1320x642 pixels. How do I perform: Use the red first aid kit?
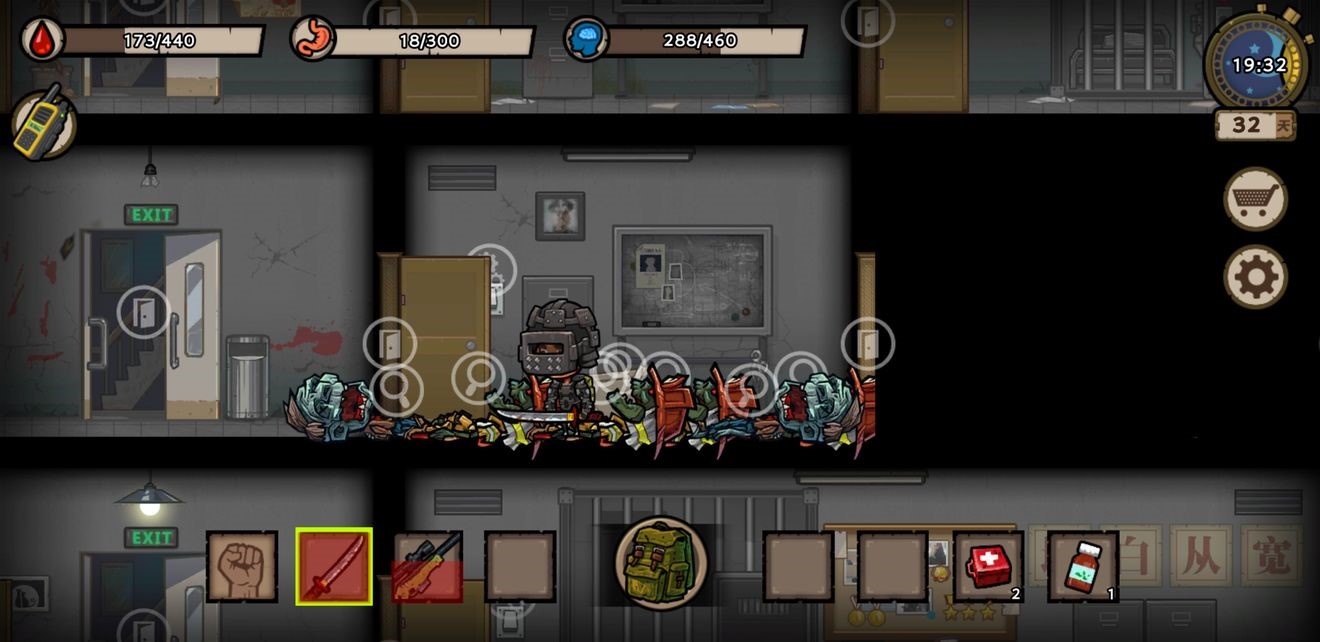click(988, 566)
